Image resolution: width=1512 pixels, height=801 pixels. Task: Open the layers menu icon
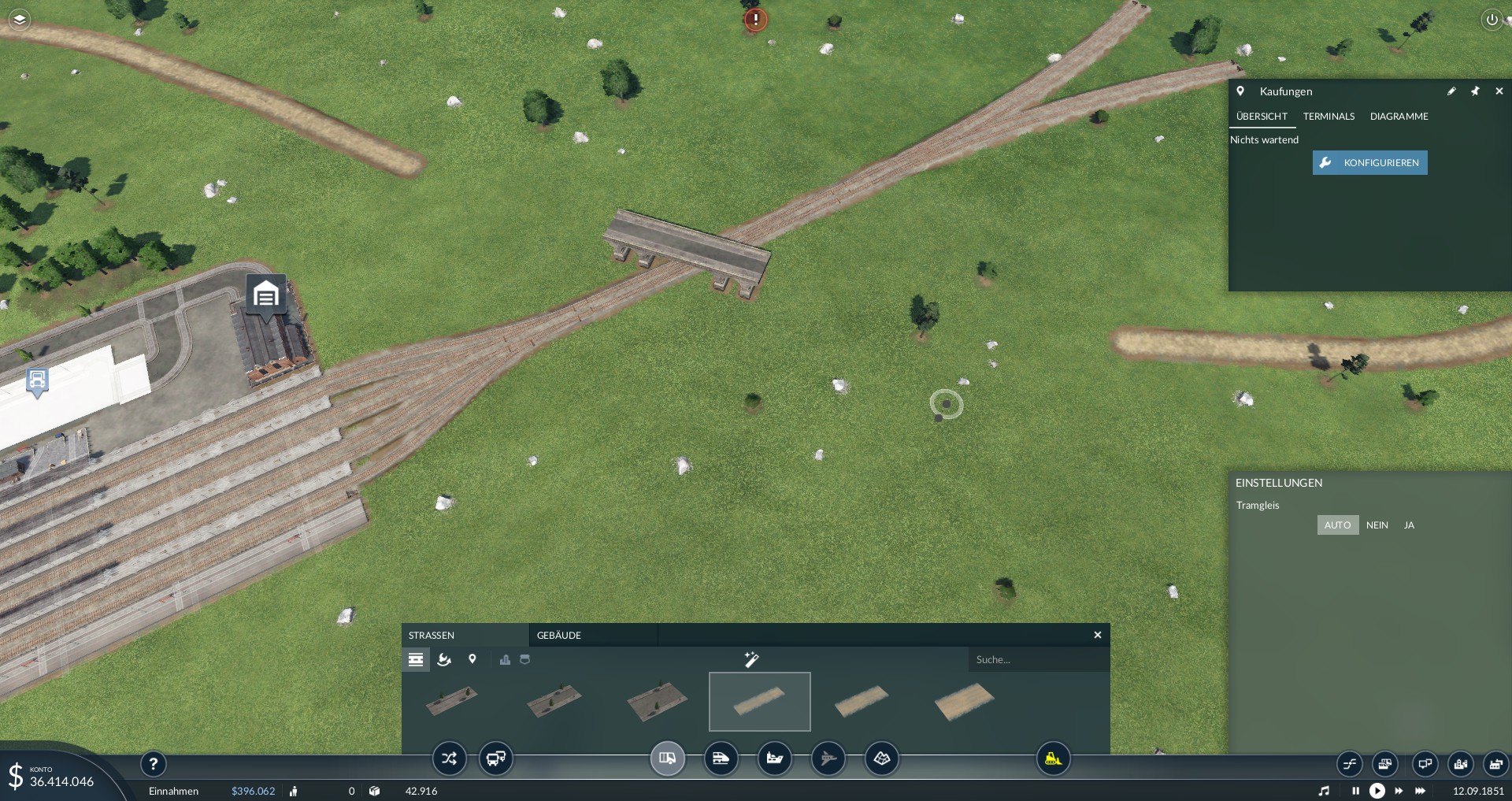pyautogui.click(x=20, y=19)
